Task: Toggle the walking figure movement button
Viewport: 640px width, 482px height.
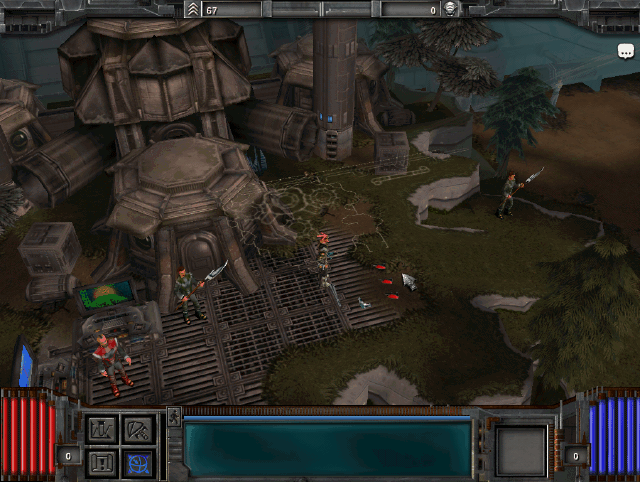Action: (x=174, y=416)
